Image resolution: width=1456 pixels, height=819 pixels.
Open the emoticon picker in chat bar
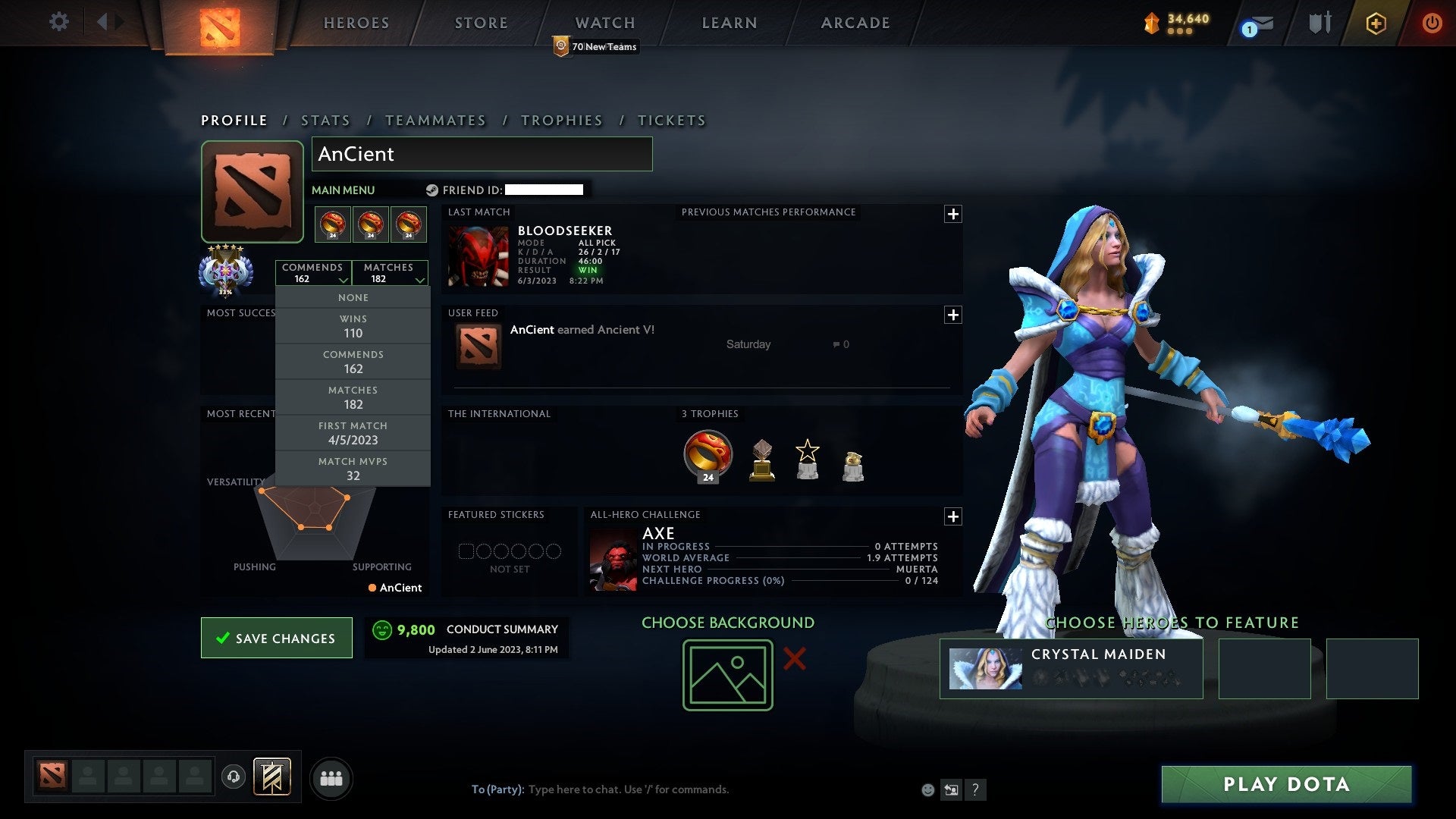point(927,789)
